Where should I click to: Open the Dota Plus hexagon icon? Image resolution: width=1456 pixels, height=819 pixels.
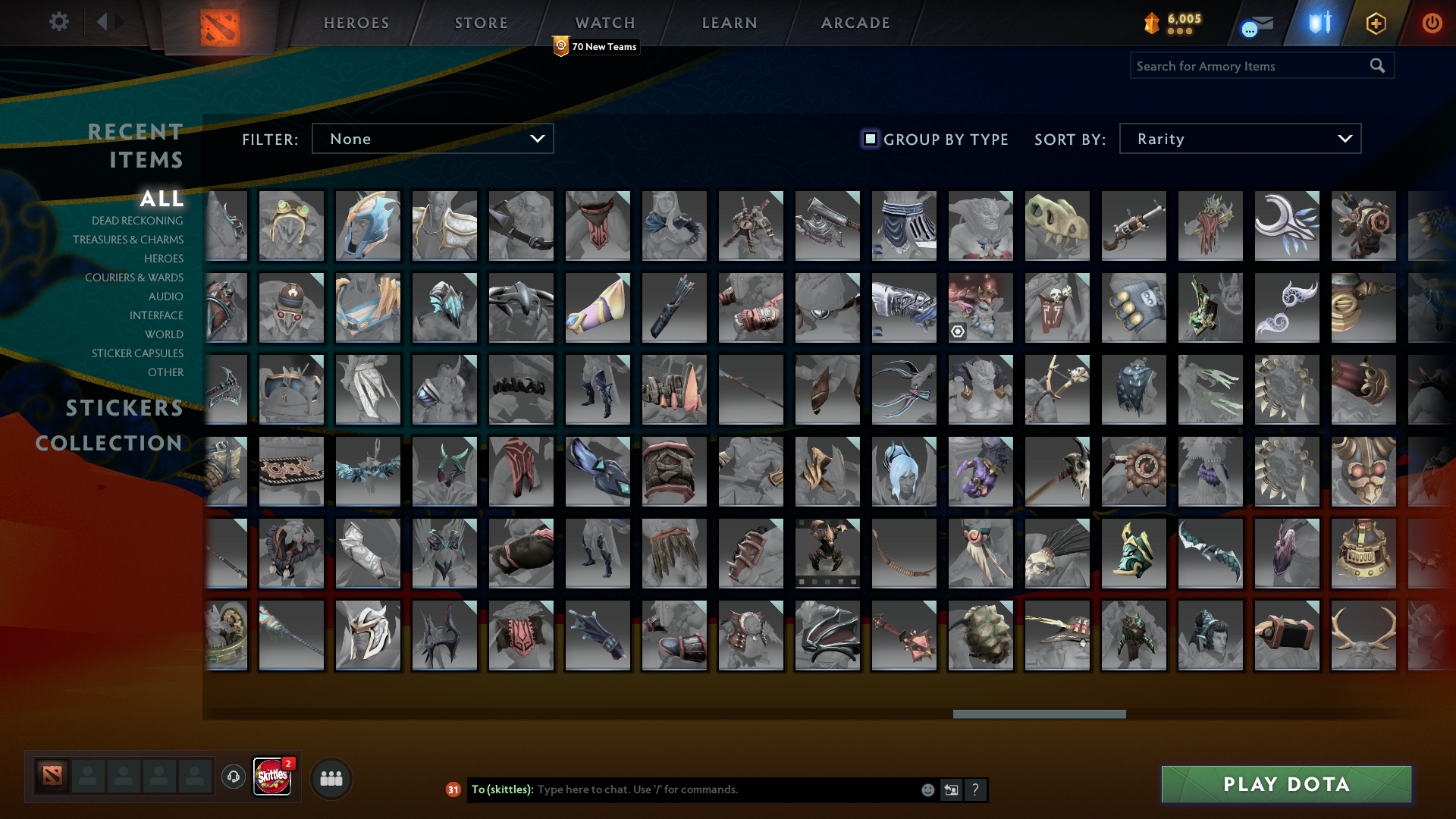point(1375,24)
